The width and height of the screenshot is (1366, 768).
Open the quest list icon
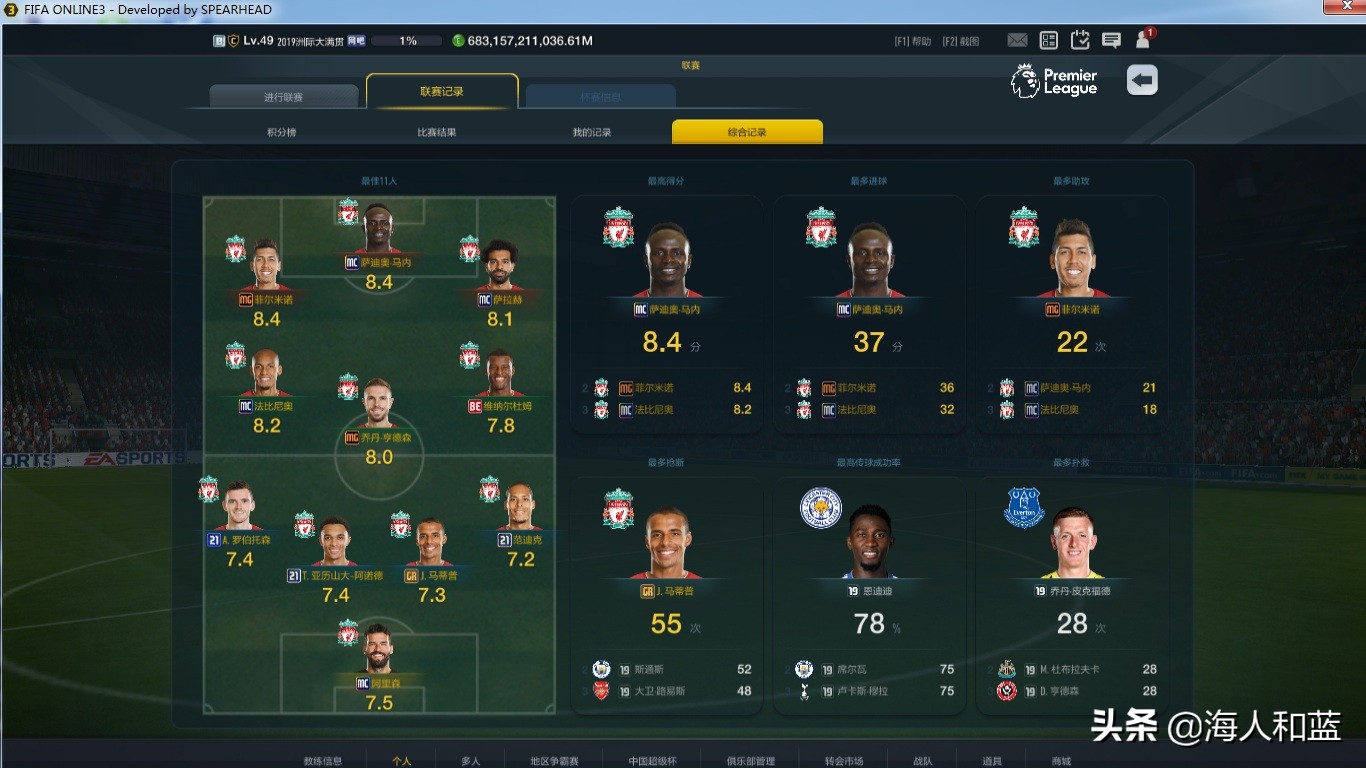tap(1048, 40)
